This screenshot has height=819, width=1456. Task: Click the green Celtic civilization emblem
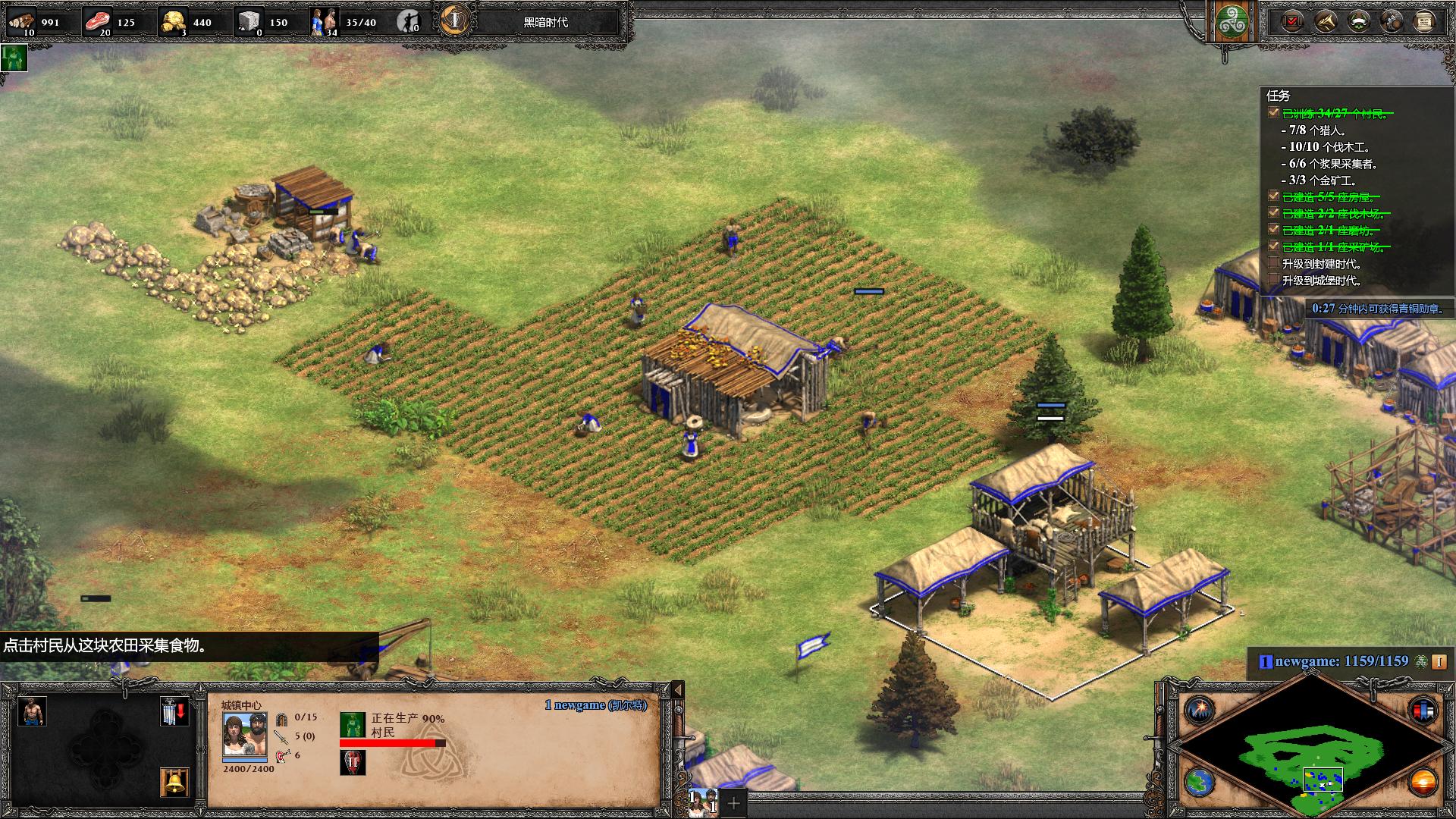[1232, 21]
